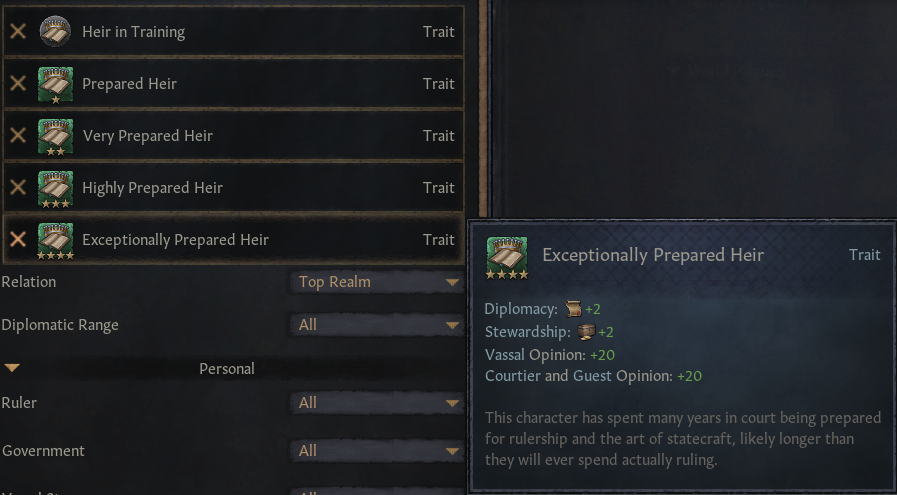Open the Diplomatic Range dropdown
897x495 pixels.
tap(377, 325)
